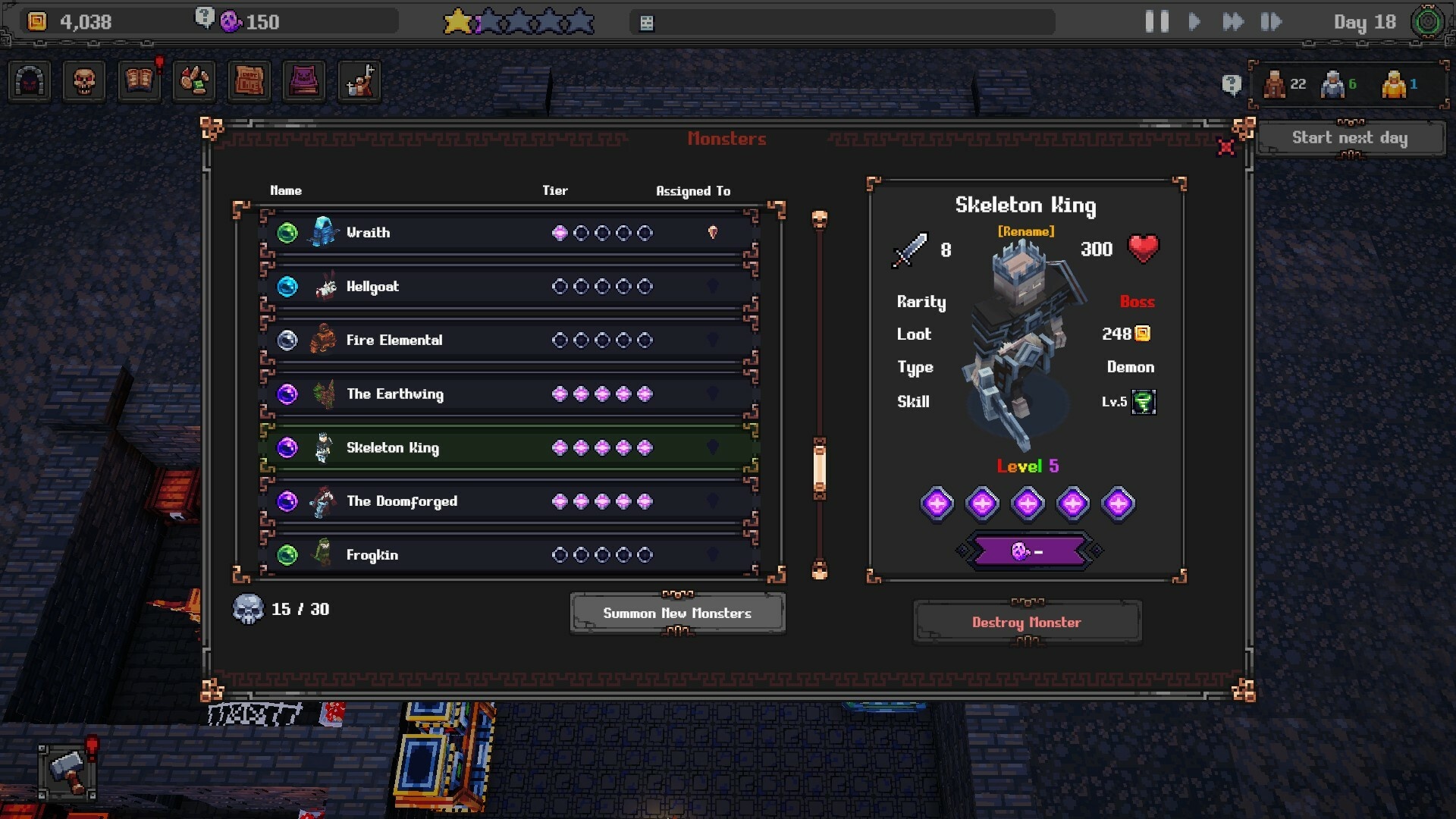Close the Monsters window with red X
The height and width of the screenshot is (819, 1456).
[x=1225, y=148]
